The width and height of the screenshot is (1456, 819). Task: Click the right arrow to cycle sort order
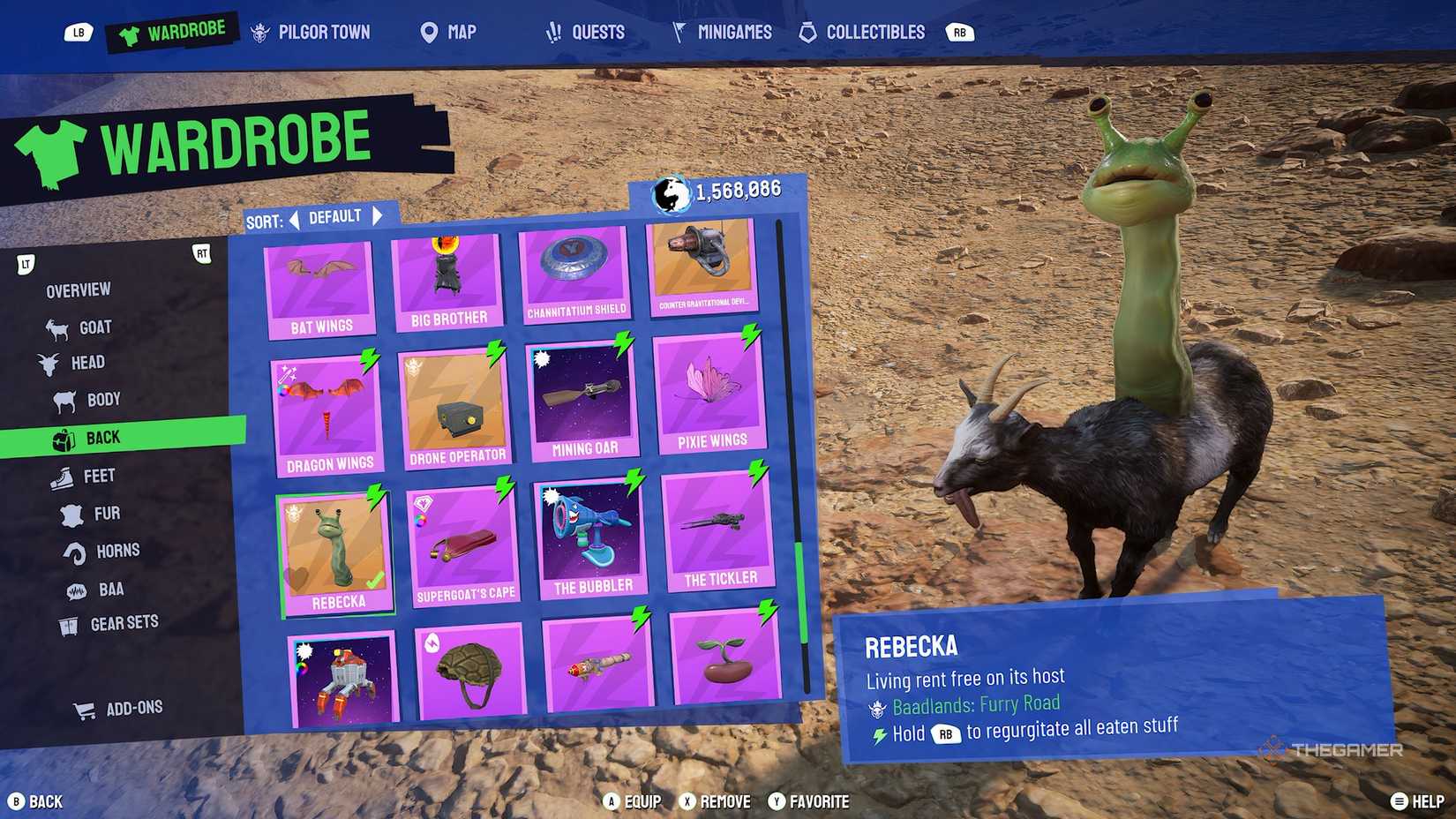[x=379, y=214]
